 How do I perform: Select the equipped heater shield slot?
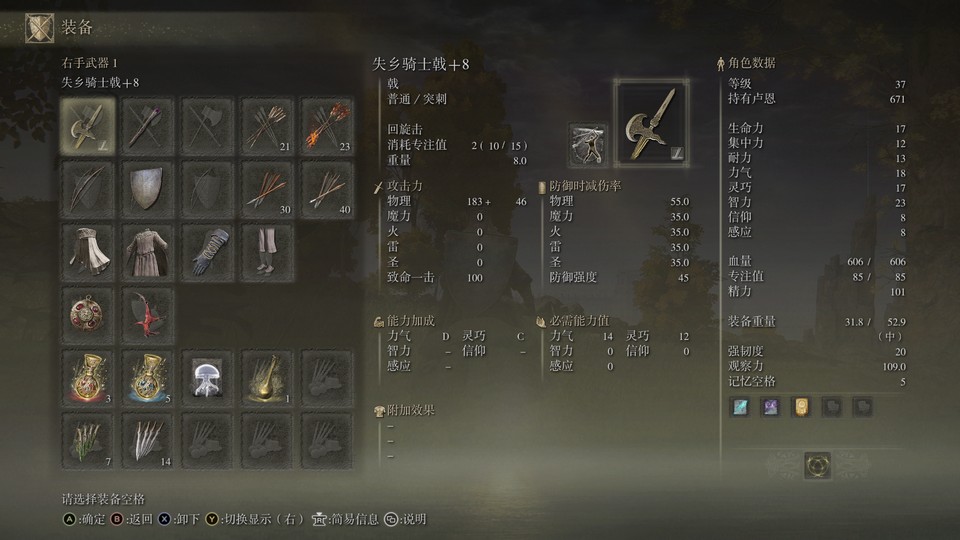click(148, 188)
